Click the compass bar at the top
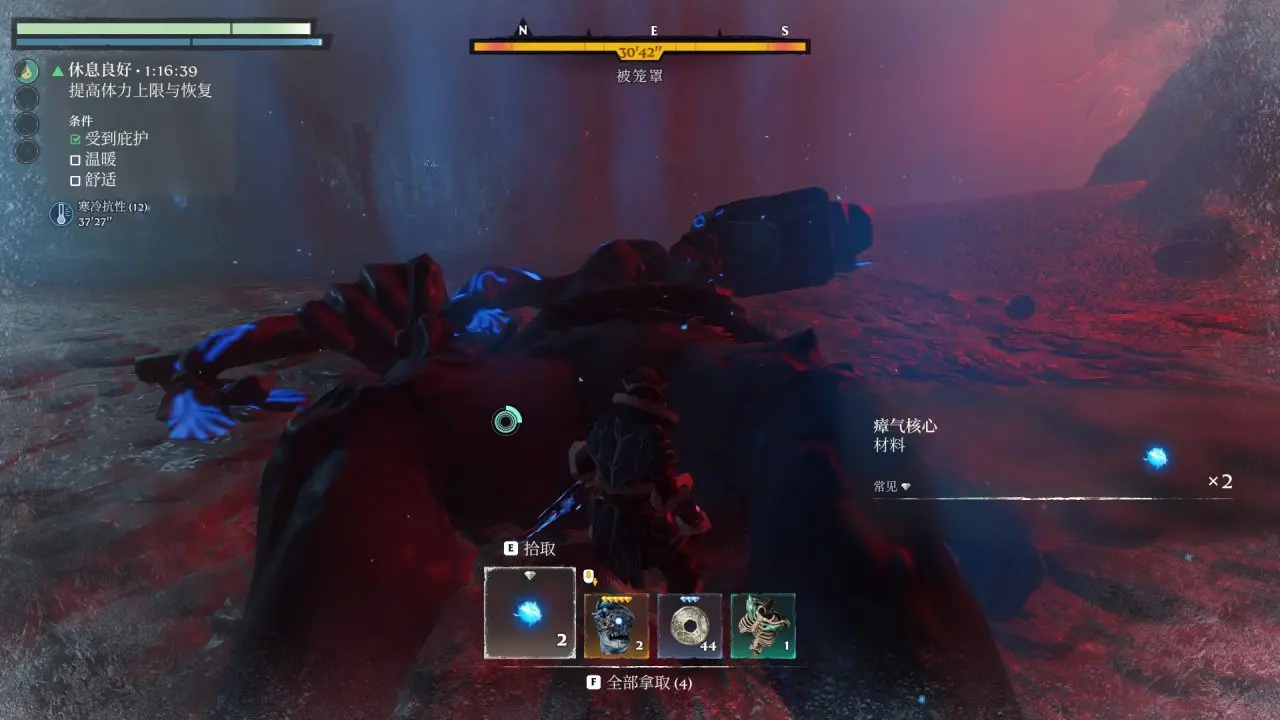 [x=639, y=46]
